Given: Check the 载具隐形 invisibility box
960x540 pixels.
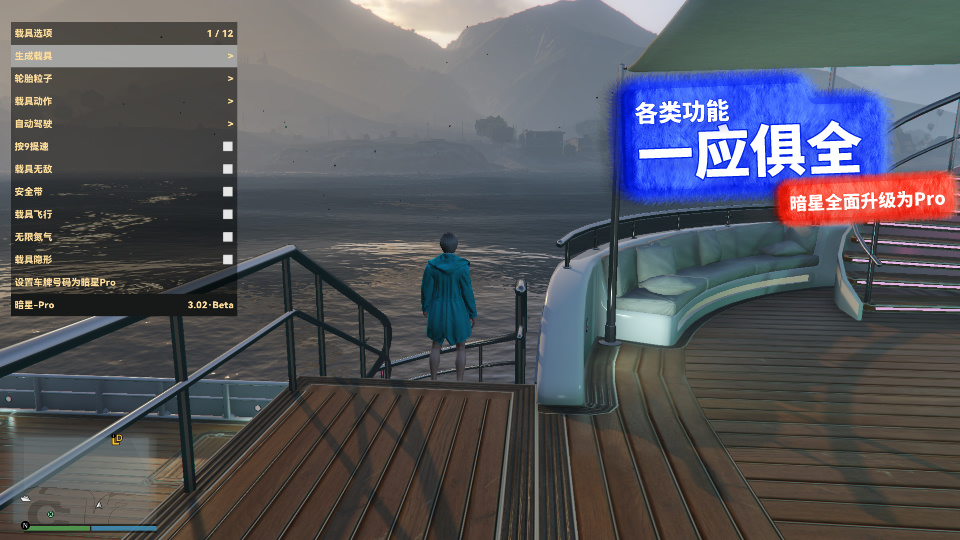Looking at the screenshot, I should point(228,259).
